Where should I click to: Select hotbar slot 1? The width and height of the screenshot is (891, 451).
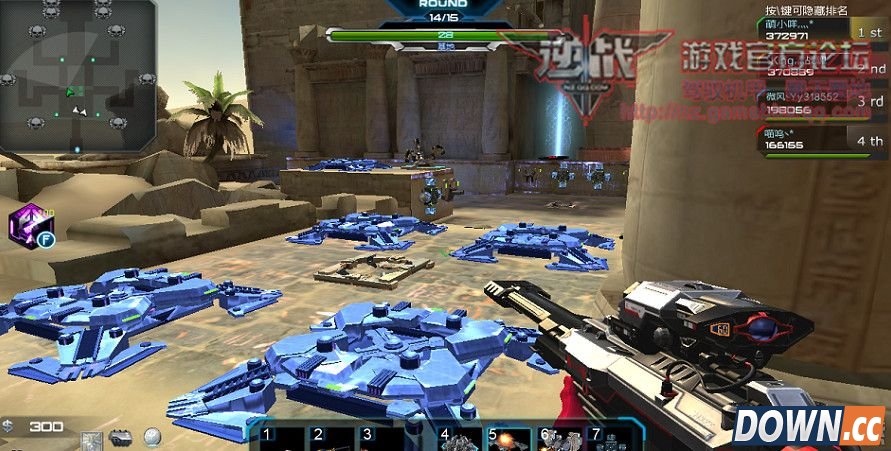282,438
